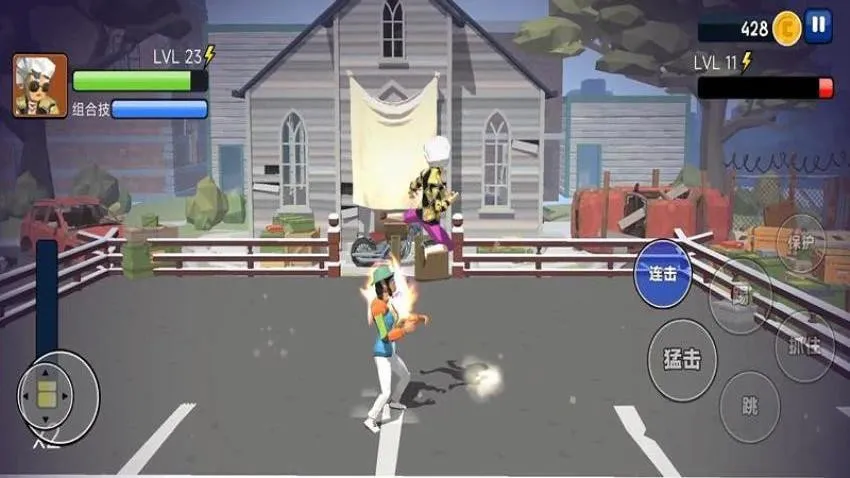850x478 pixels.
Task: Tap the gold coin icon
Action: tap(787, 26)
